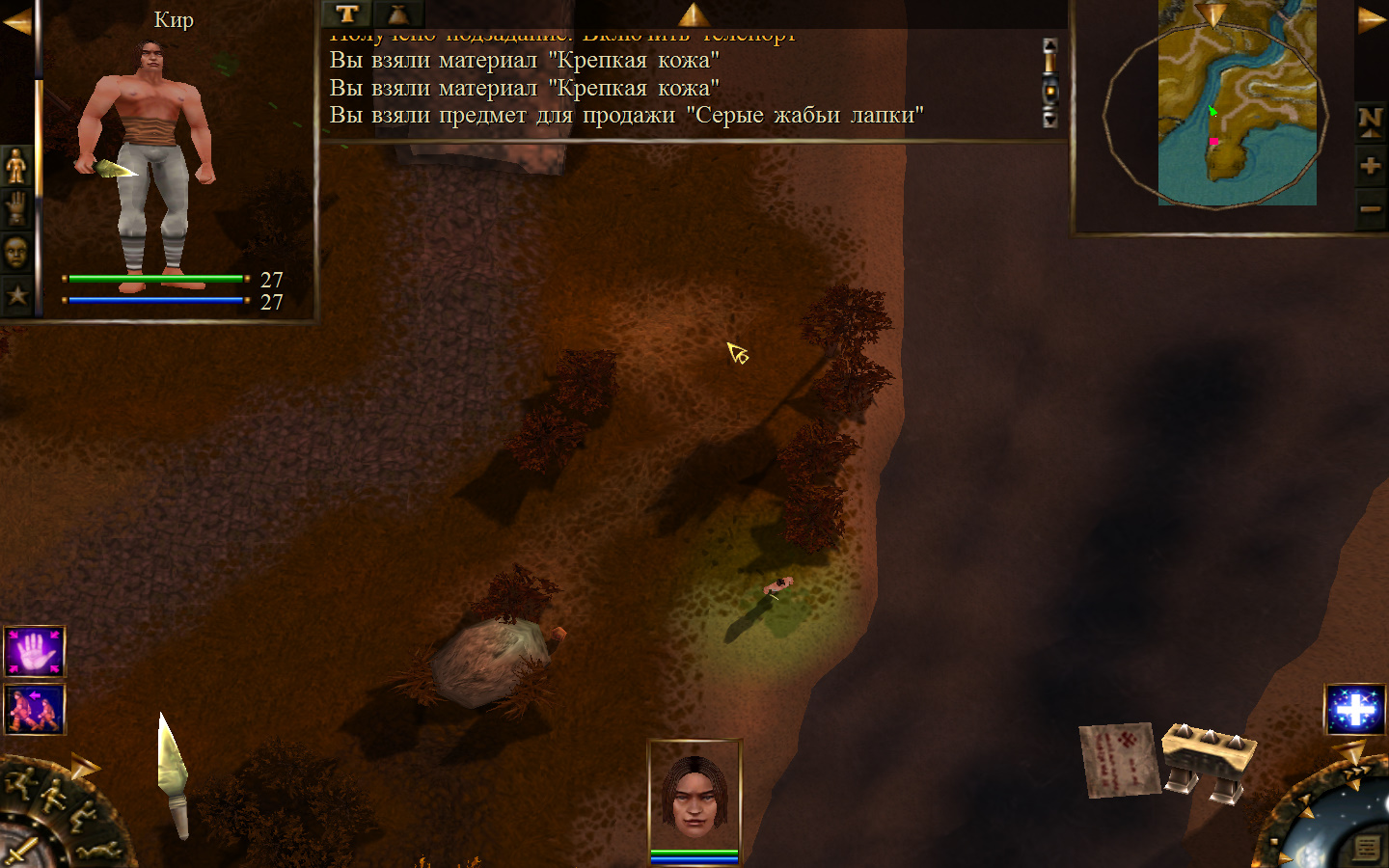Open the hand tab in the character panel
This screenshot has height=868, width=1389.
coord(16,208)
